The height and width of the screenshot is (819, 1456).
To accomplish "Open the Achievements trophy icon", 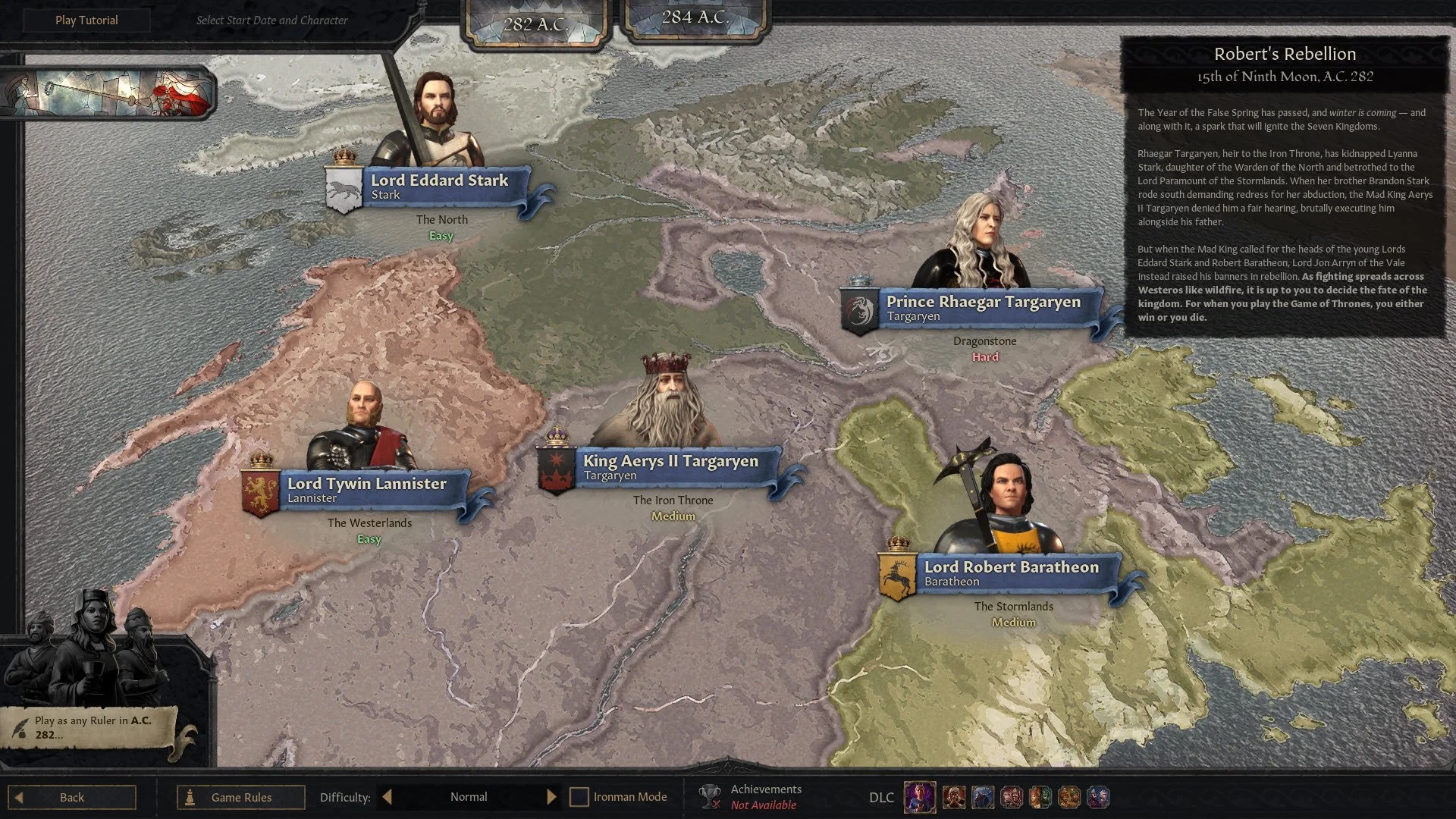I will [x=710, y=796].
